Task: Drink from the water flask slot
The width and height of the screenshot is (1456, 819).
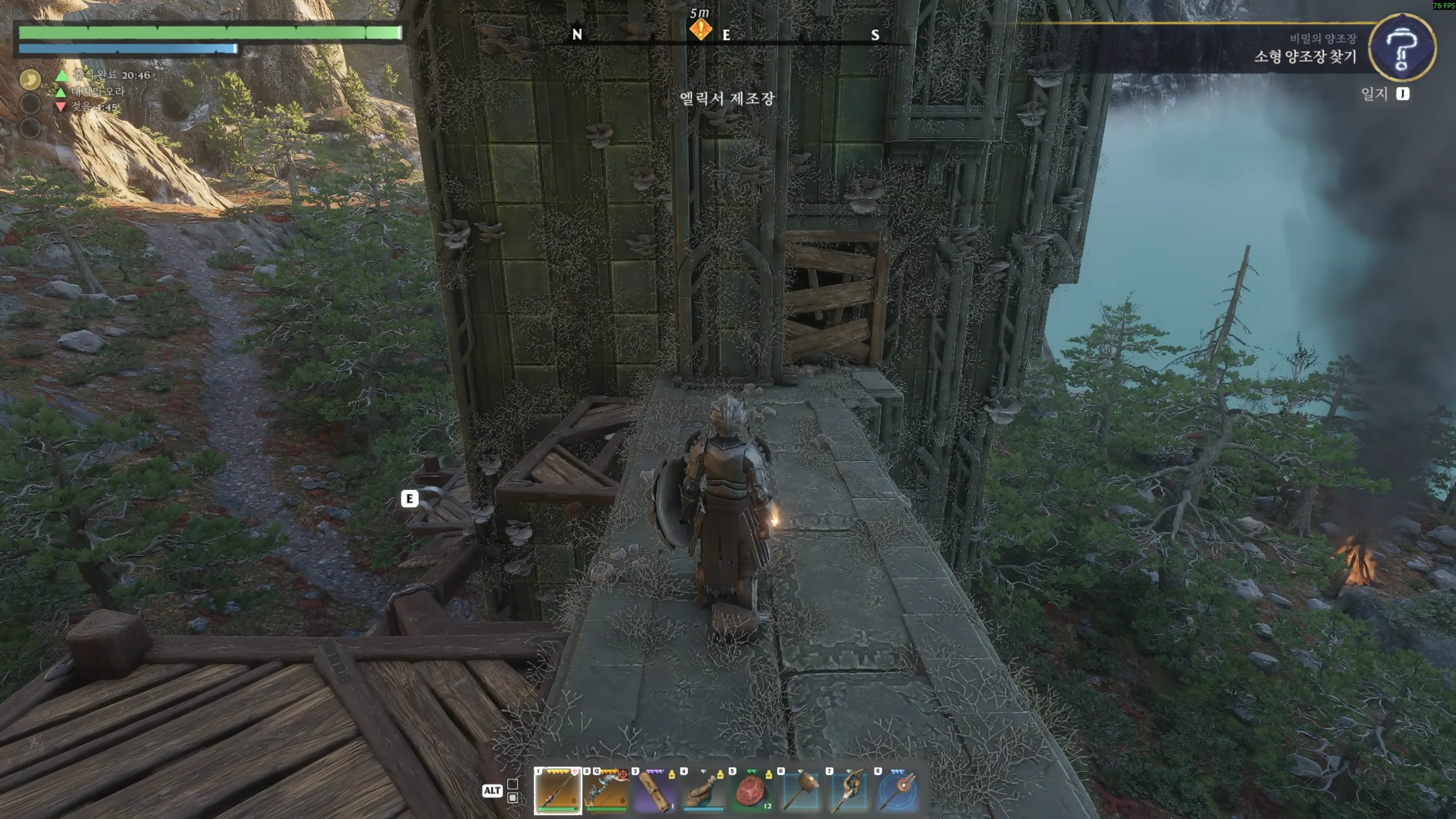Action: 703,790
